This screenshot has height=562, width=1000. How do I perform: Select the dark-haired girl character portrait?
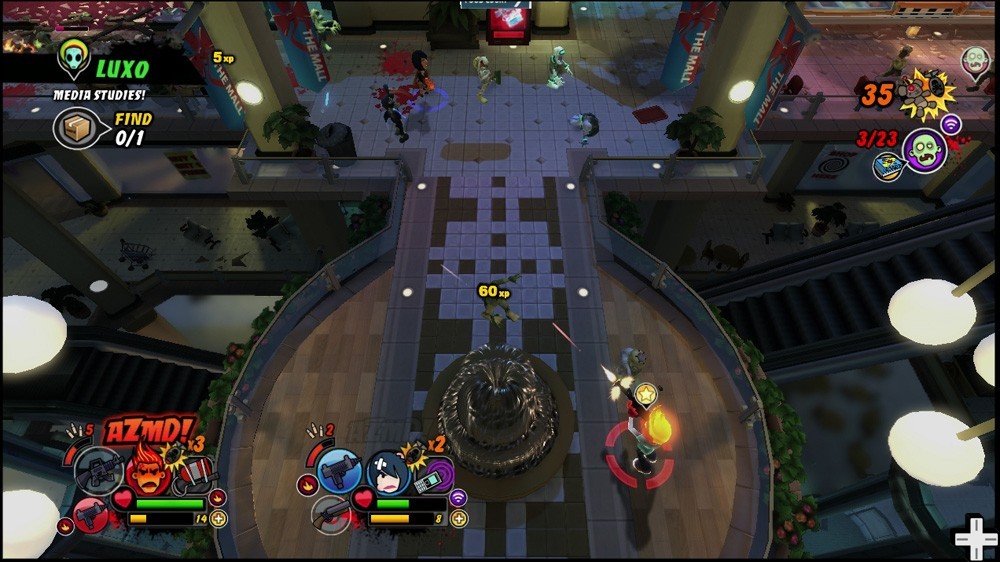click(386, 471)
